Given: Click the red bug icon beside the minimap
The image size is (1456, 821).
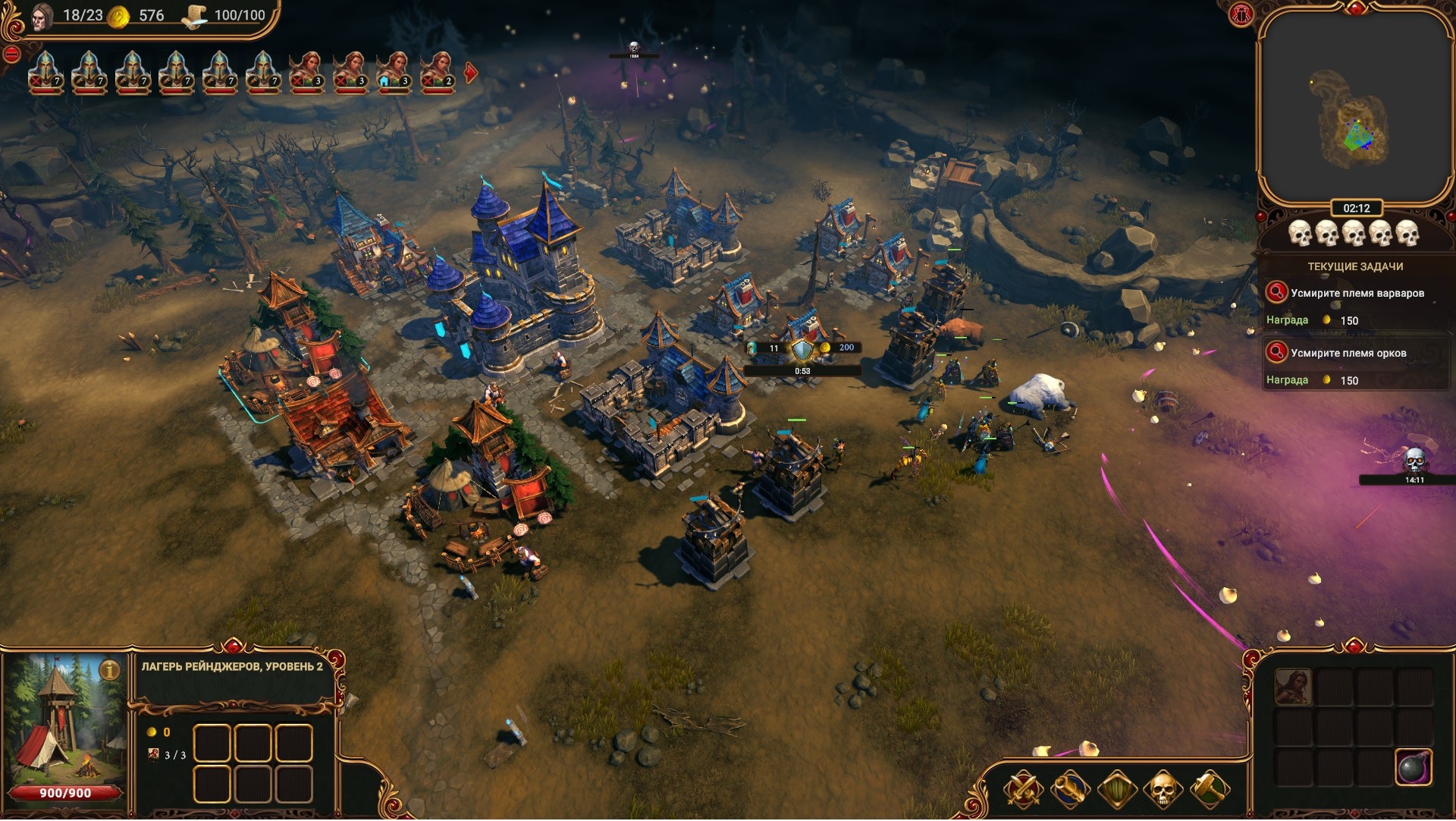Looking at the screenshot, I should 1241,14.
